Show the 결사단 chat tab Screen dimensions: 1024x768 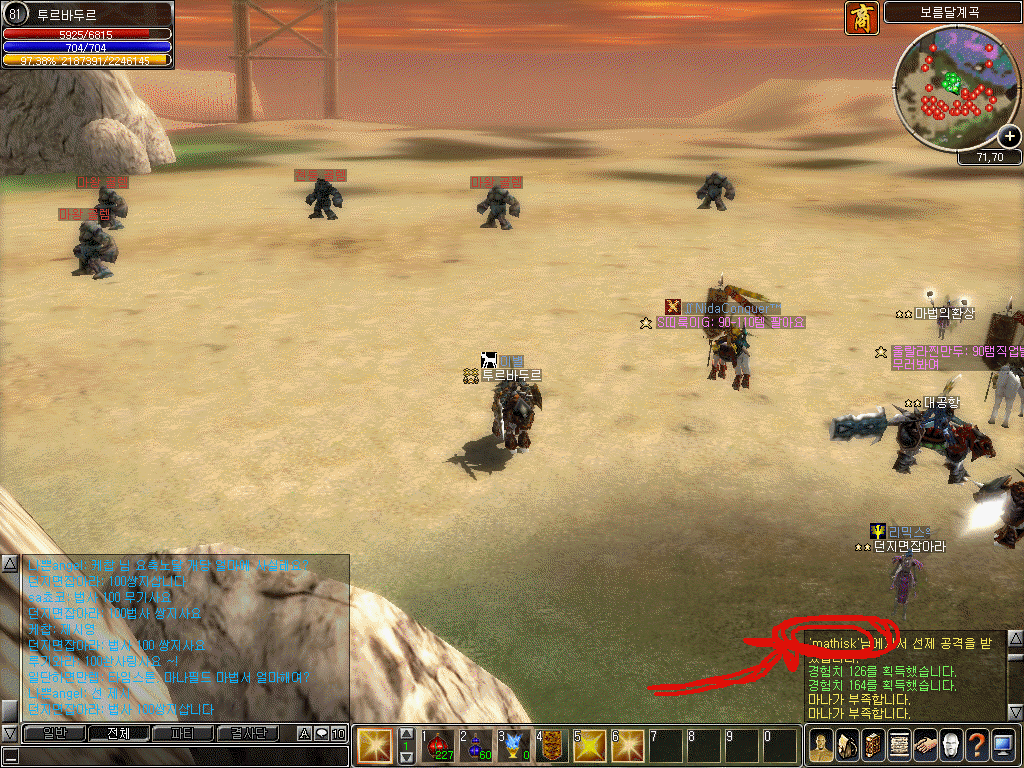249,734
